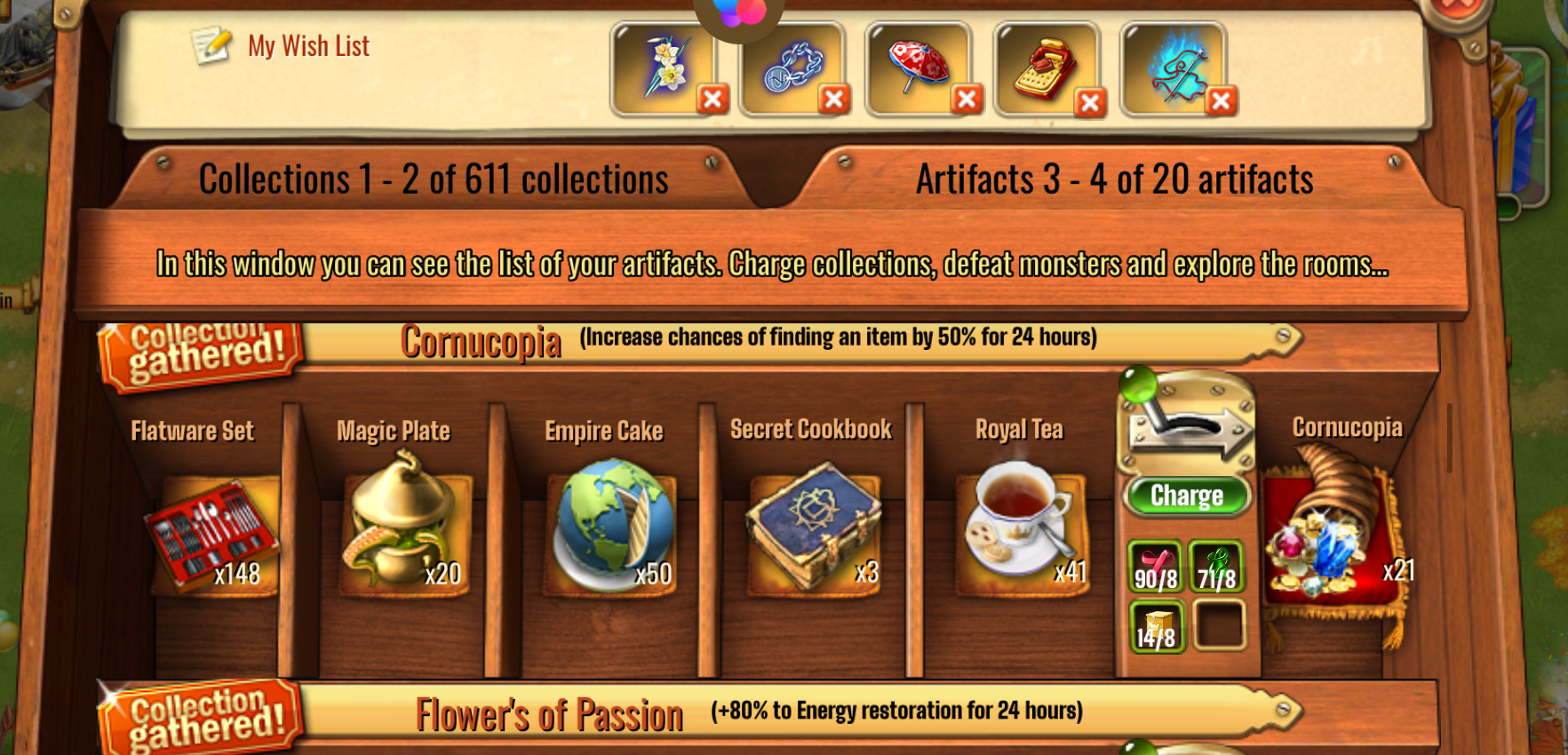Charge the Cornucopia collection
Screen dimensions: 1568x755
(1187, 496)
